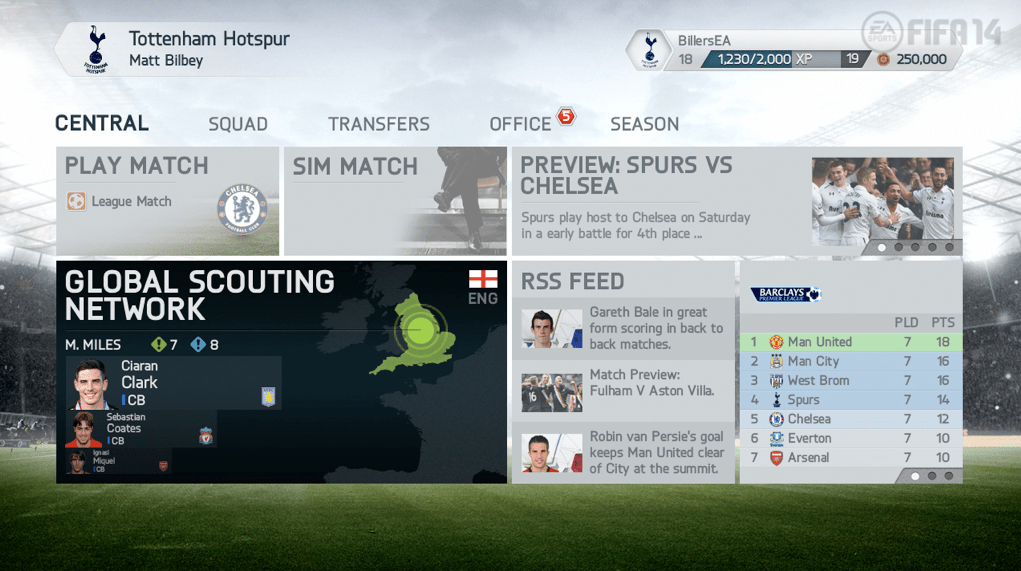The image size is (1021, 571).
Task: Open the Spurs vs Chelsea preview
Action: point(736,201)
